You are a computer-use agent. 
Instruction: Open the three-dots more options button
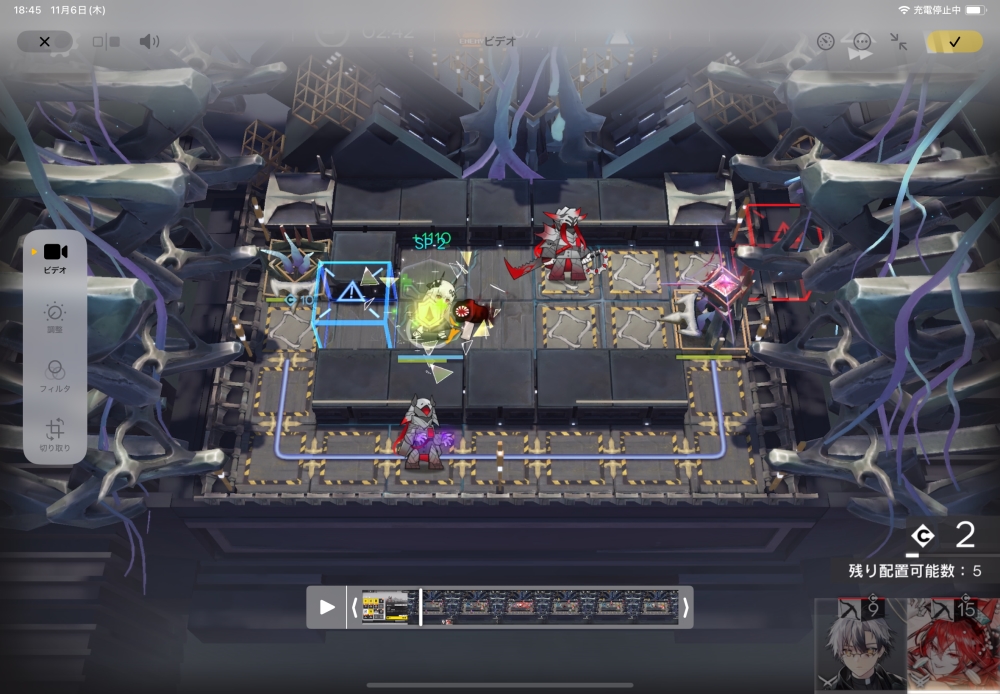point(862,42)
